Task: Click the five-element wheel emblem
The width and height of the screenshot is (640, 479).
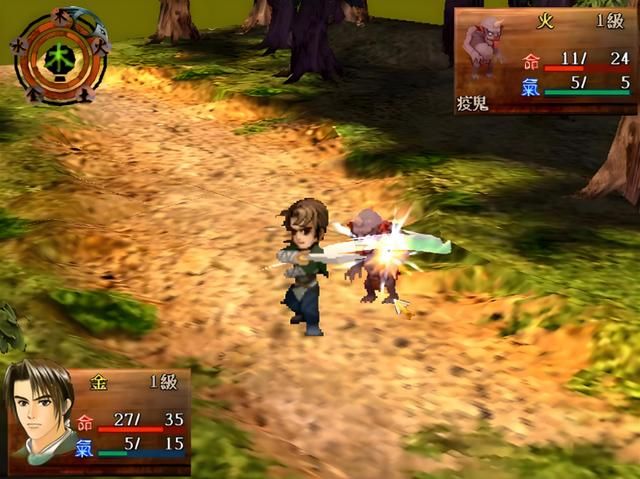Action: pyautogui.click(x=60, y=55)
